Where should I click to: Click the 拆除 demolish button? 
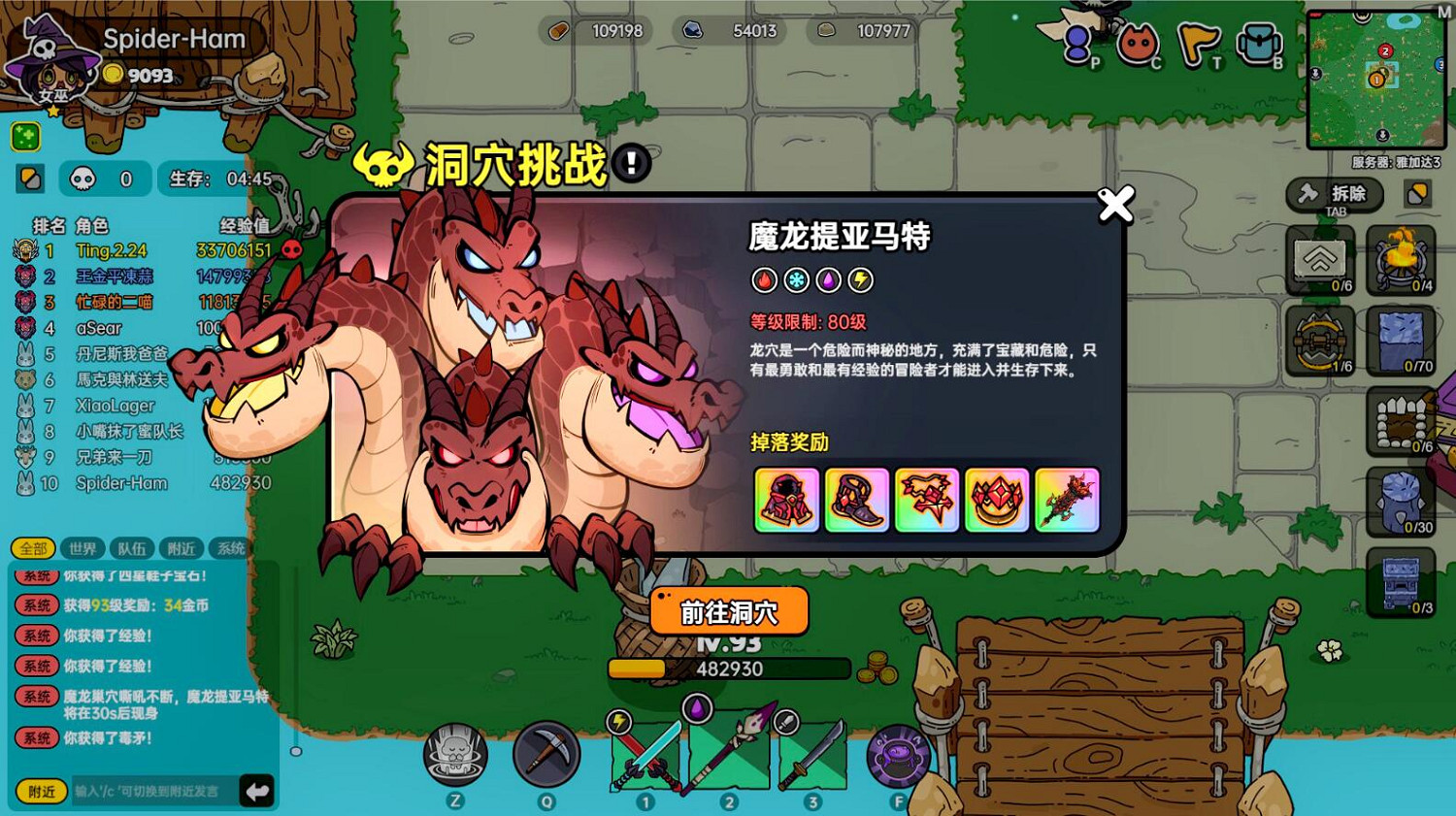(x=1335, y=193)
